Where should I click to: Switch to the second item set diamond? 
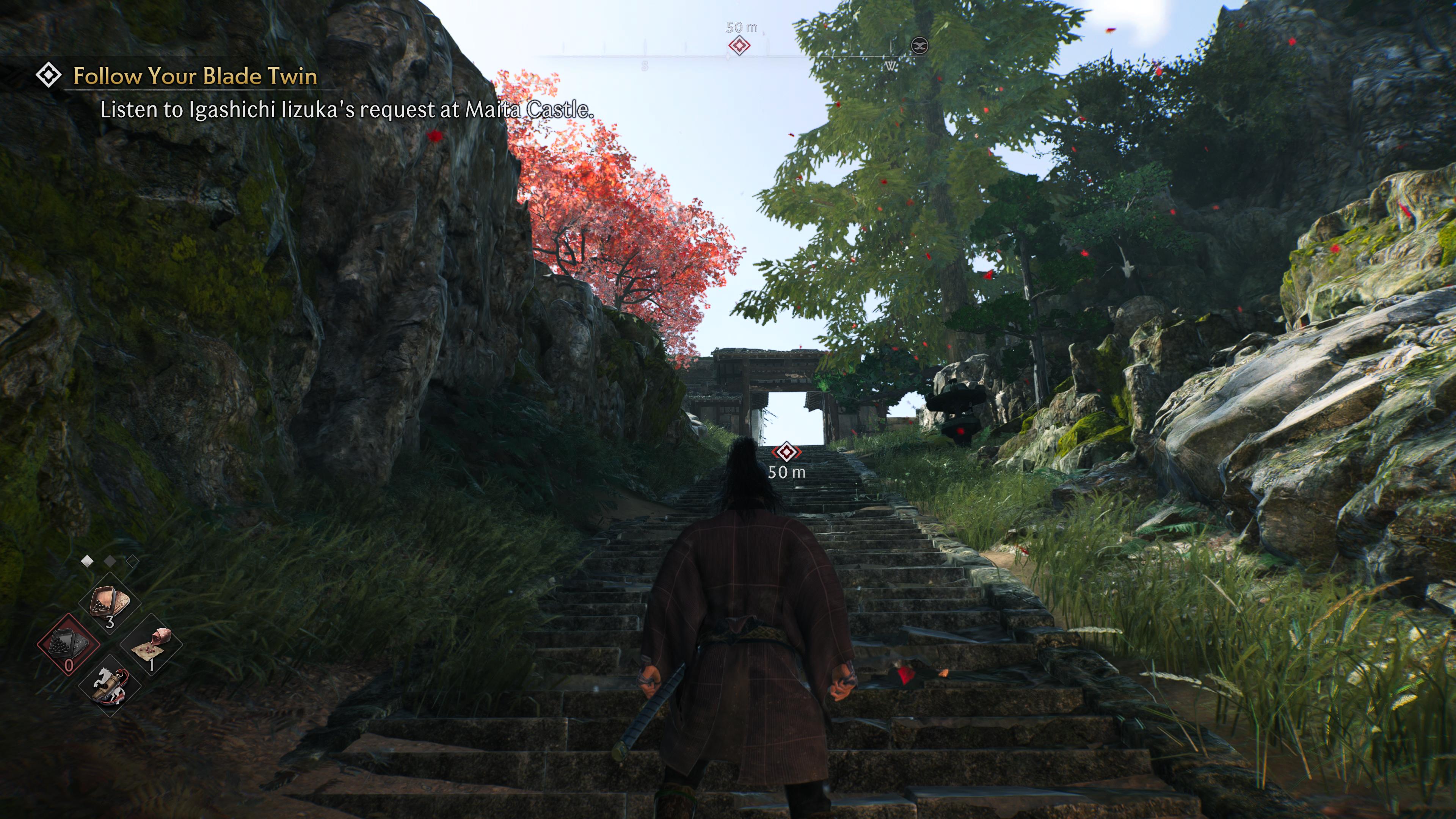point(110,561)
